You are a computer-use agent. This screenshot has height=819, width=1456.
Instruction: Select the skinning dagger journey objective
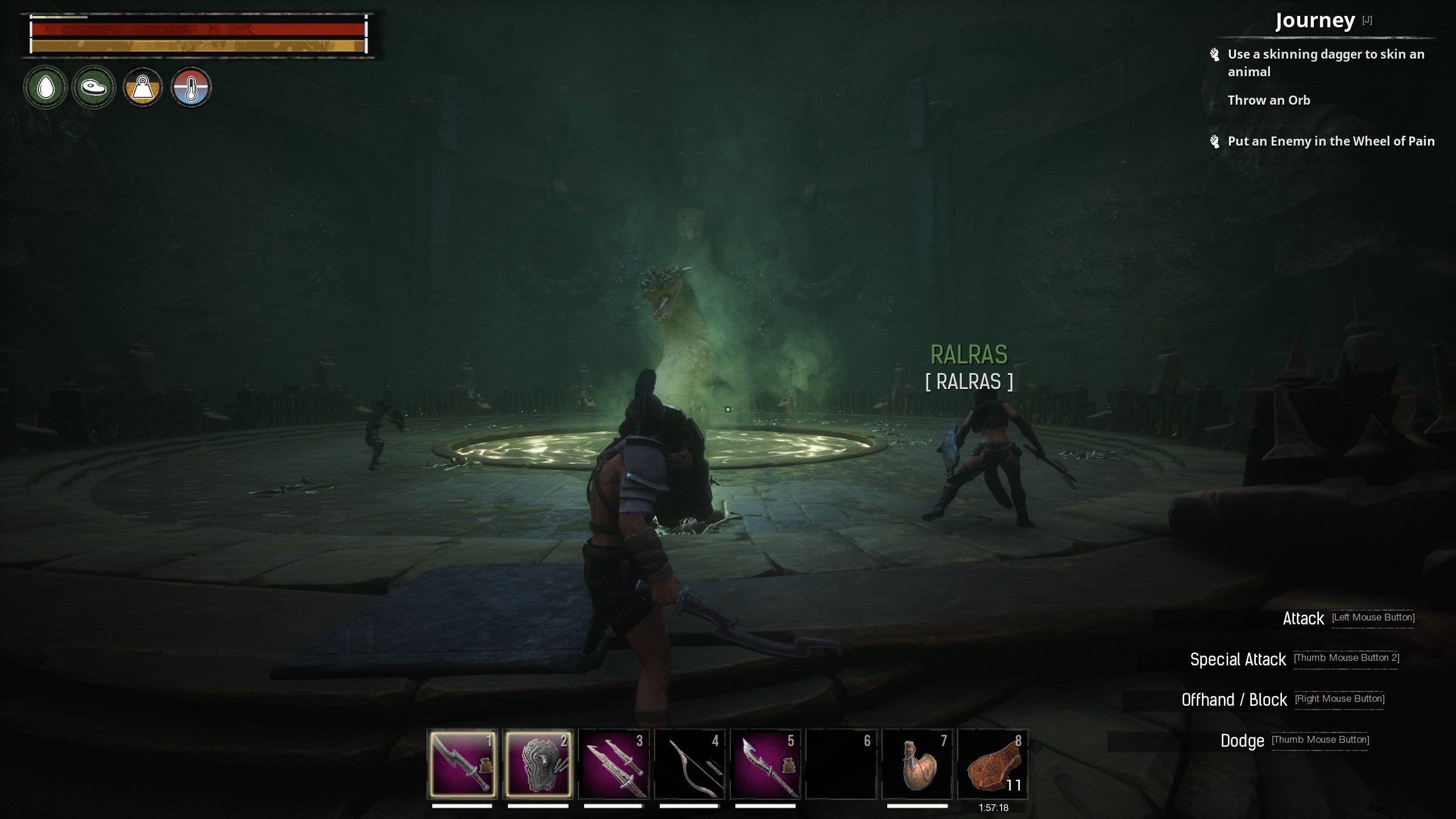point(1325,63)
